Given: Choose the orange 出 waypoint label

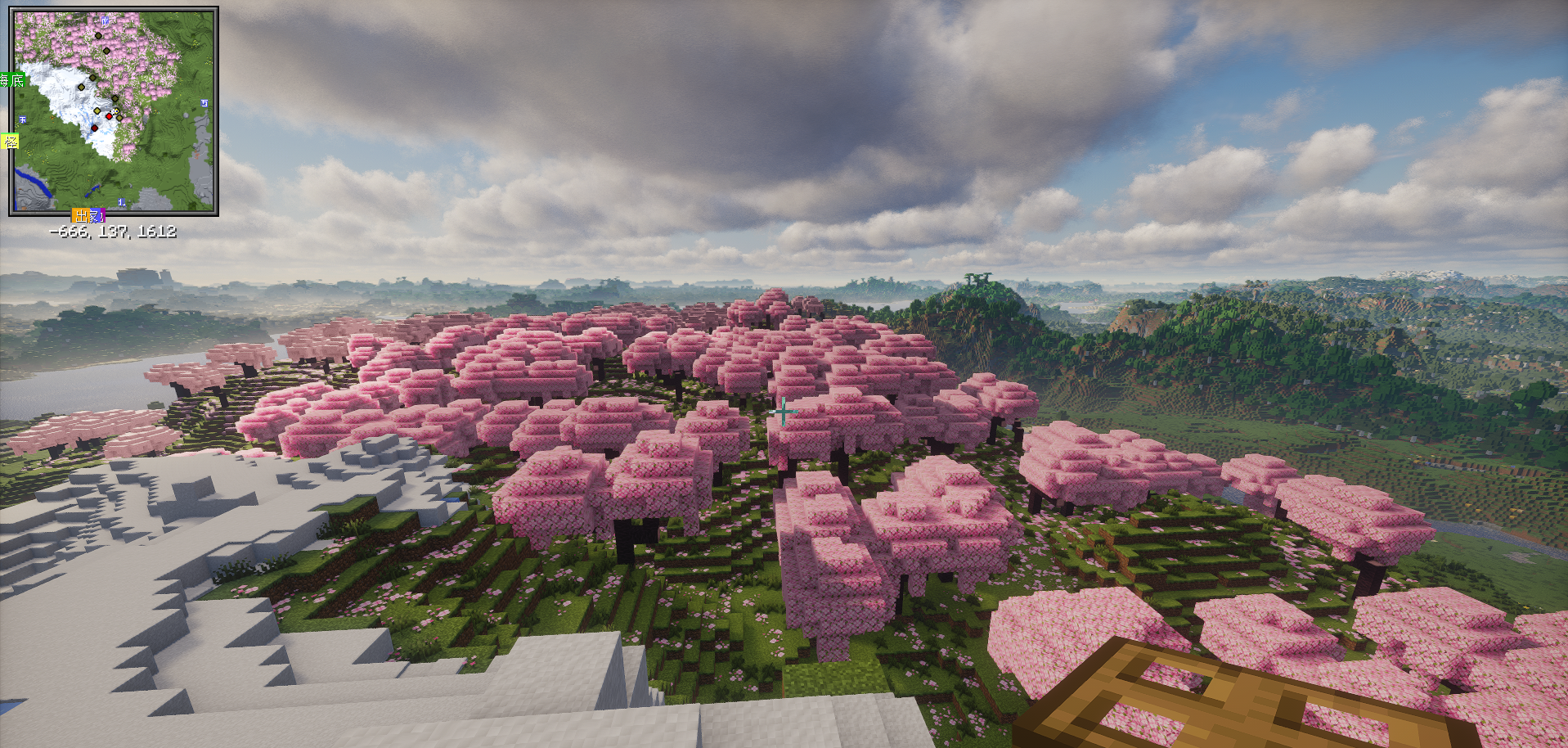Looking at the screenshot, I should tap(81, 216).
